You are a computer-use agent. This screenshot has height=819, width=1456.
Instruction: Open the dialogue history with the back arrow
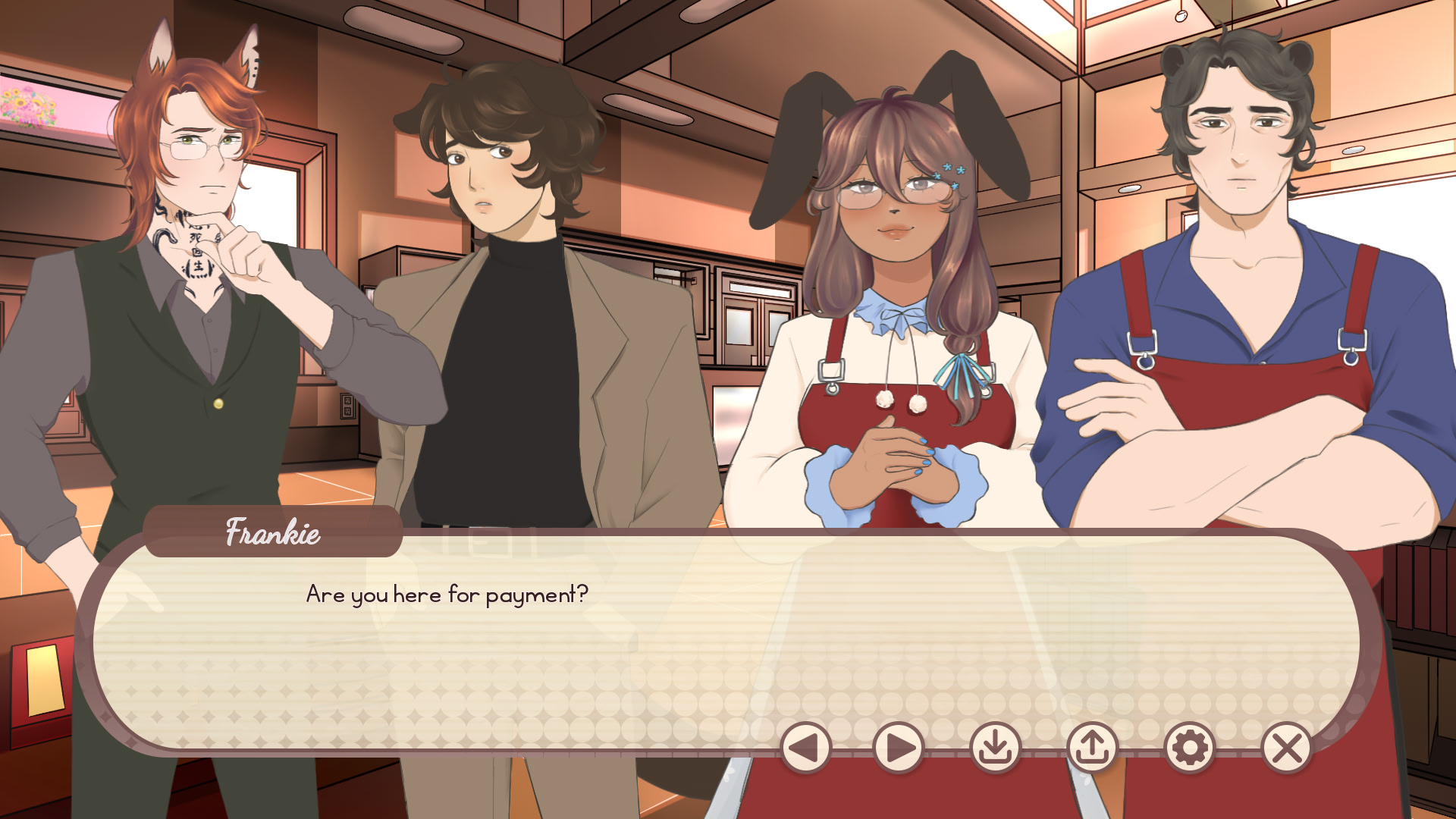pos(806,747)
